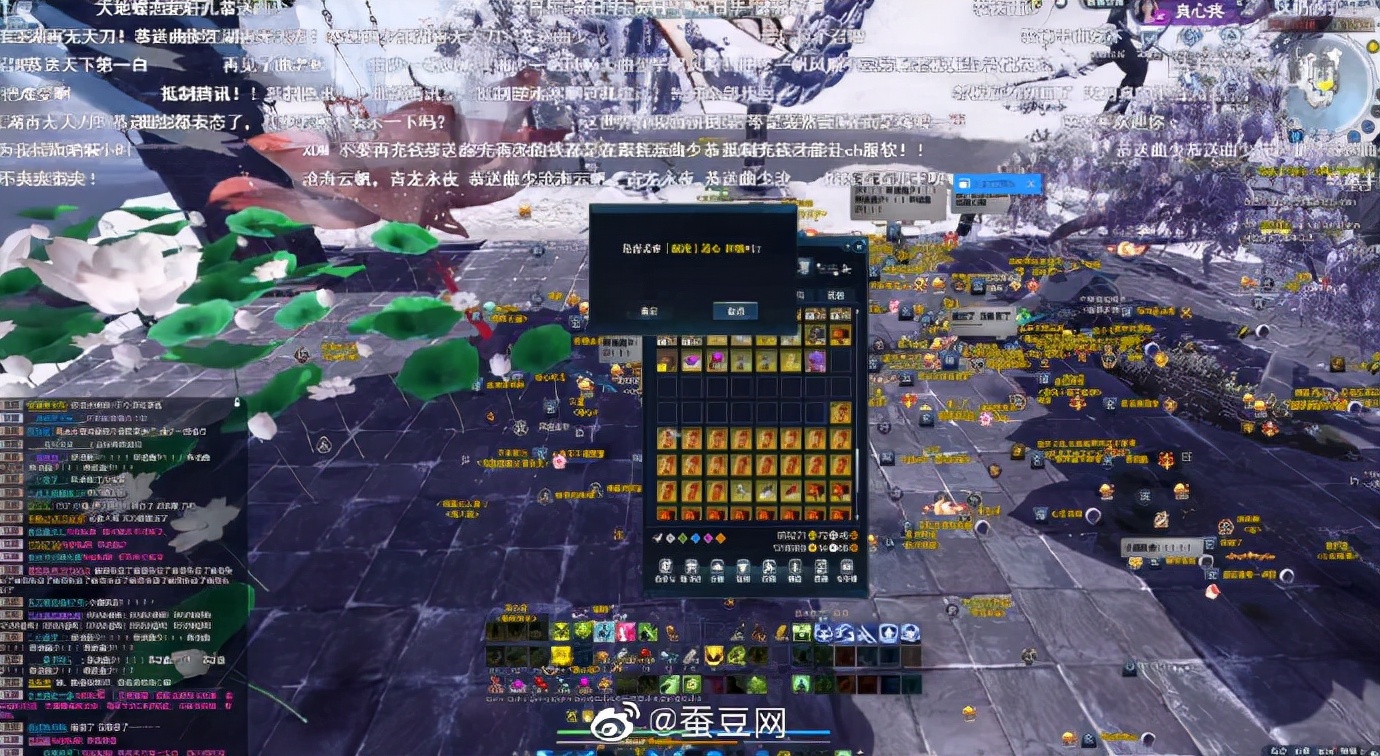
Task: Close the inventory bag window
Action: pos(858,246)
